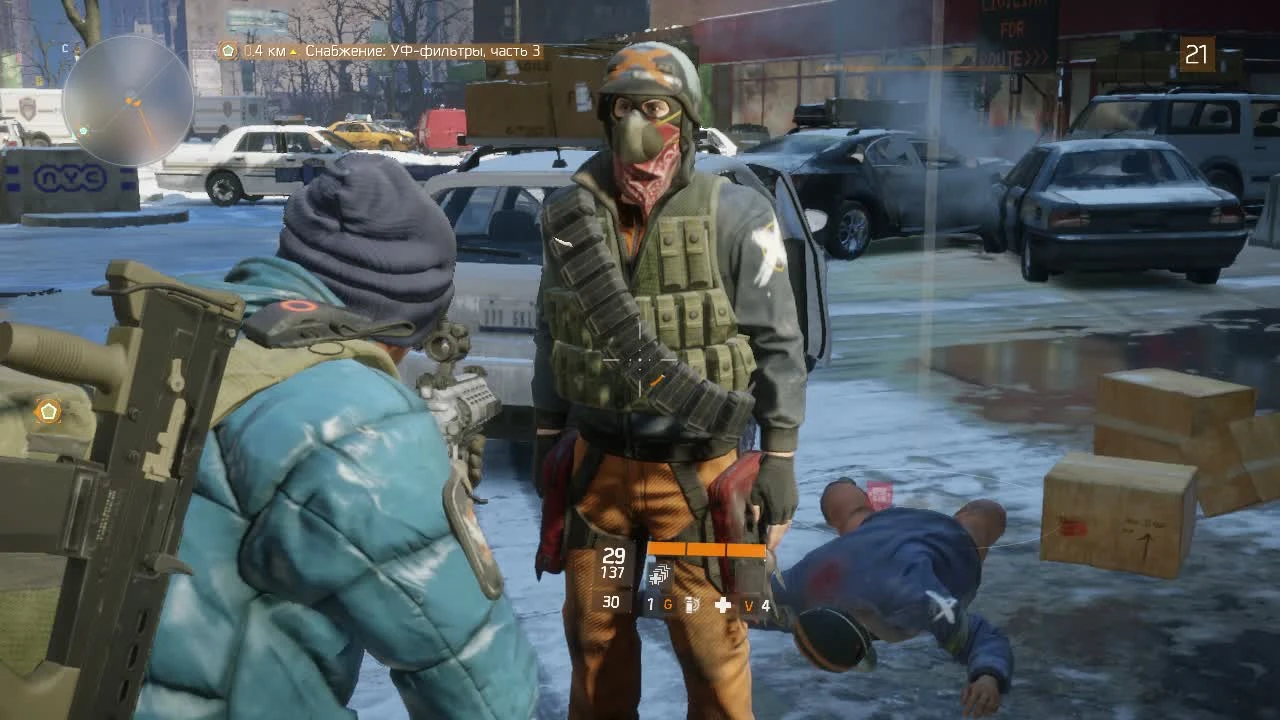Screen dimensions: 1280x720
Task: Click the reserve magazine count 30
Action: pyautogui.click(x=610, y=603)
